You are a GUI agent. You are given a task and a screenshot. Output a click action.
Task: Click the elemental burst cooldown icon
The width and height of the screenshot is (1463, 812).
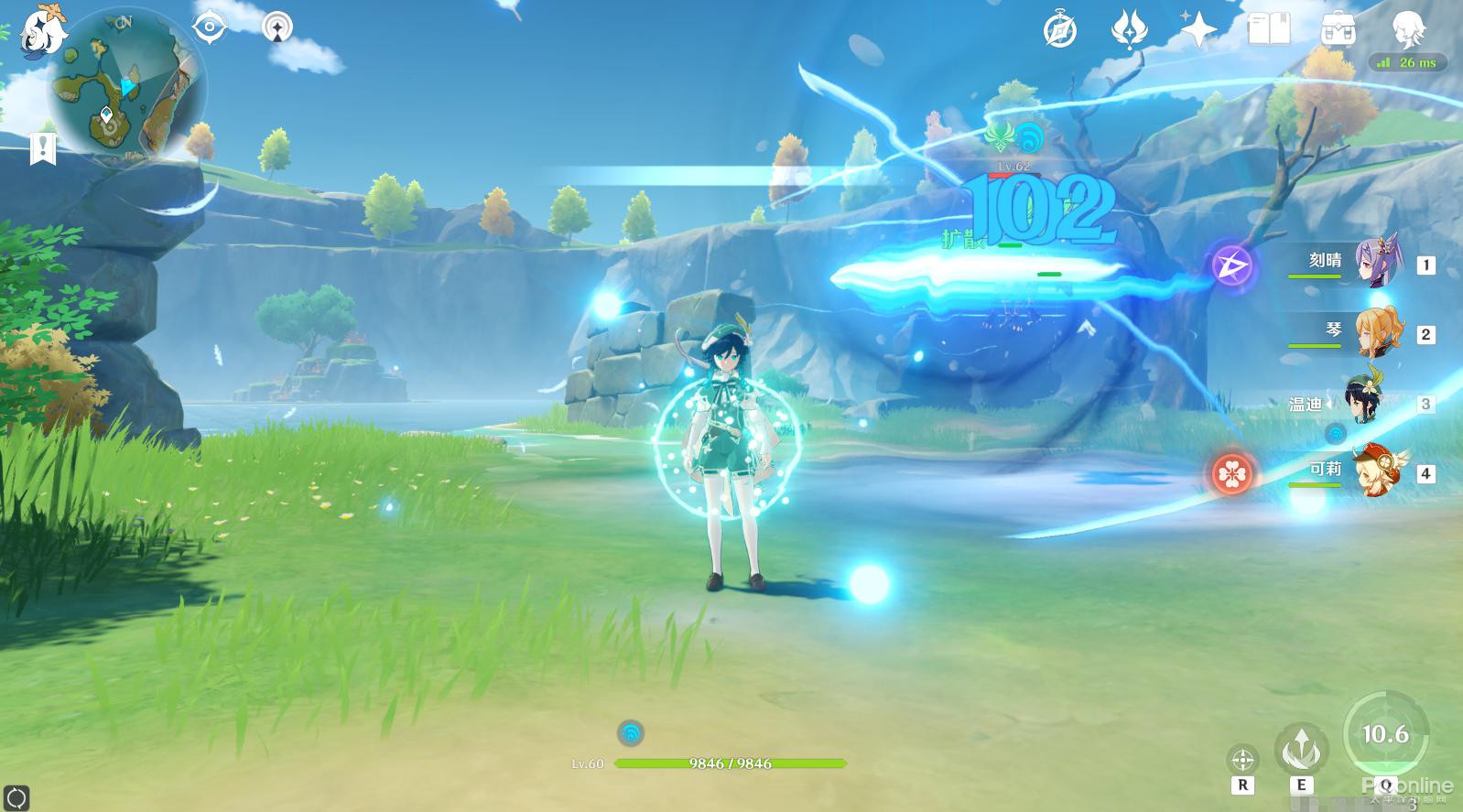1384,733
